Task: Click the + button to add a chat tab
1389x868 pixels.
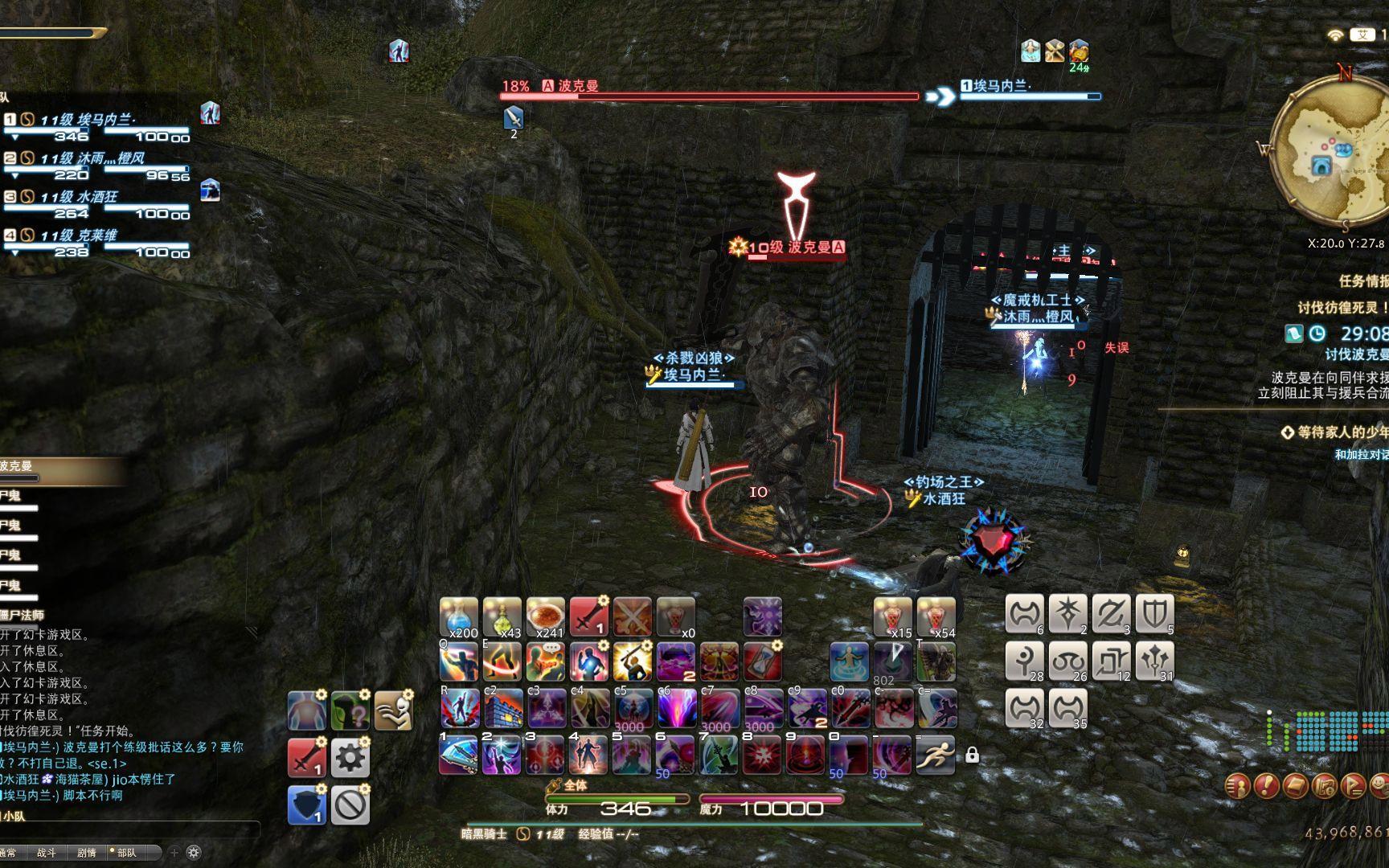Action: 174,853
